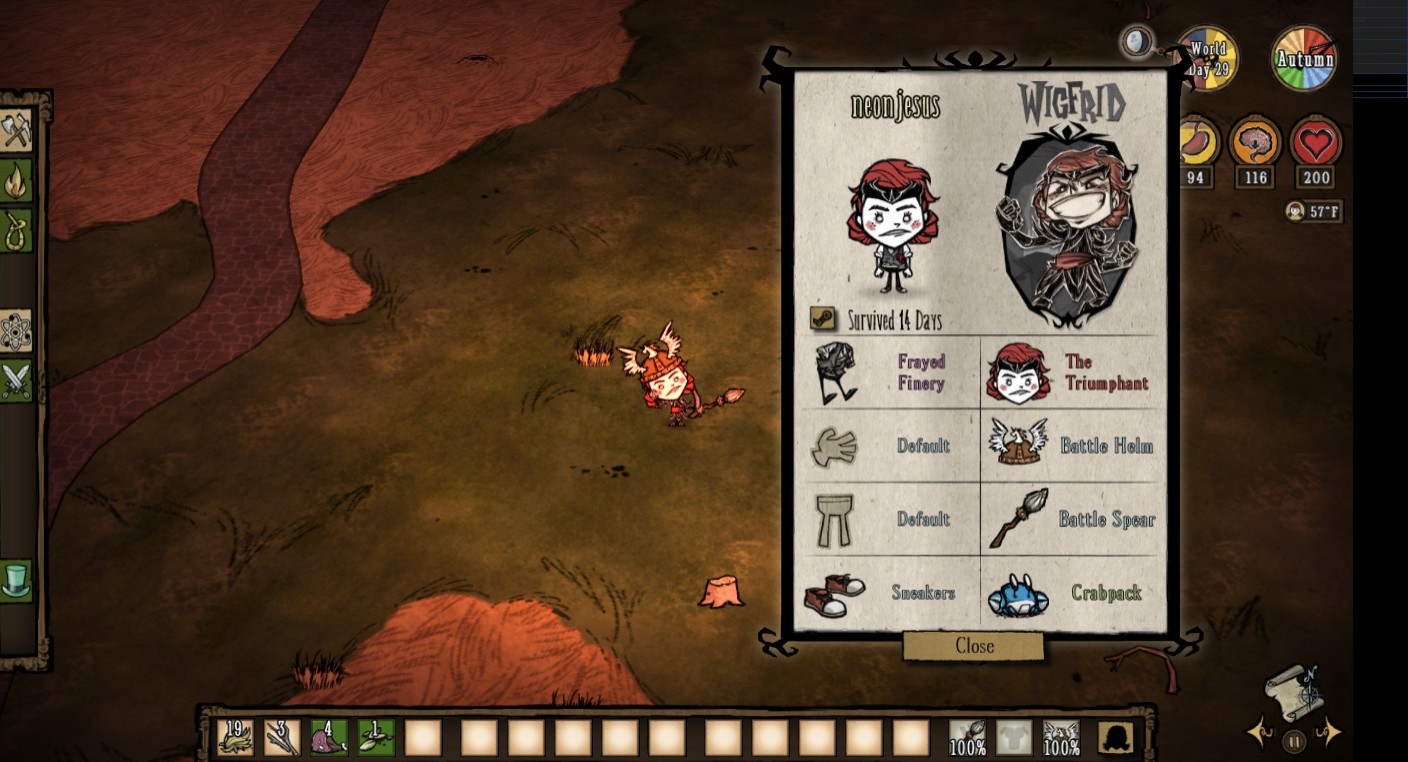Screen dimensions: 1408x762
Task: Open the Tools crafting tab
Action: point(18,128)
